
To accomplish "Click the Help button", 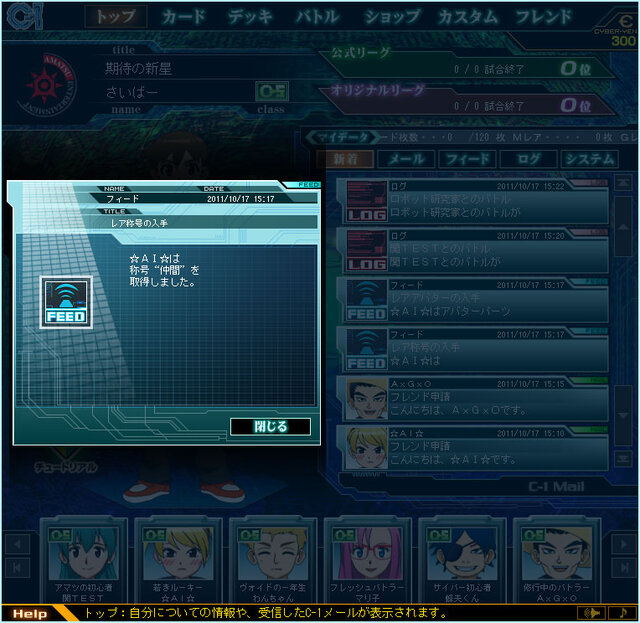I will coord(30,613).
